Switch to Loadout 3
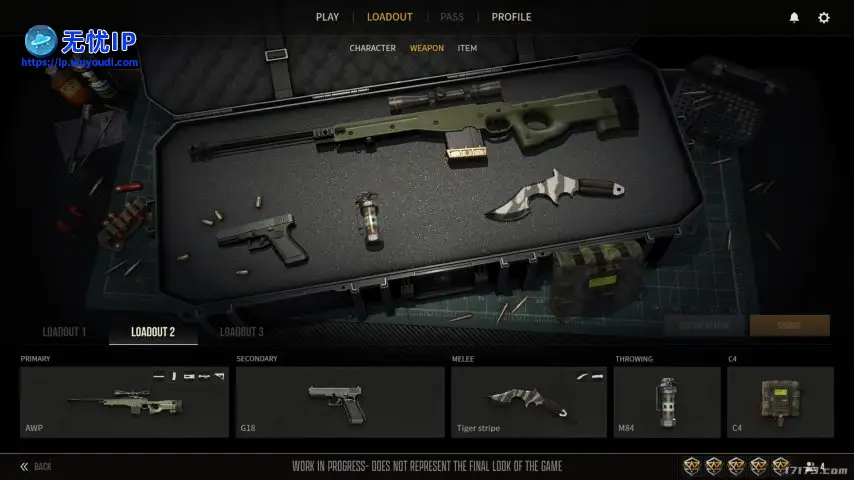The height and width of the screenshot is (480, 854). (242, 332)
